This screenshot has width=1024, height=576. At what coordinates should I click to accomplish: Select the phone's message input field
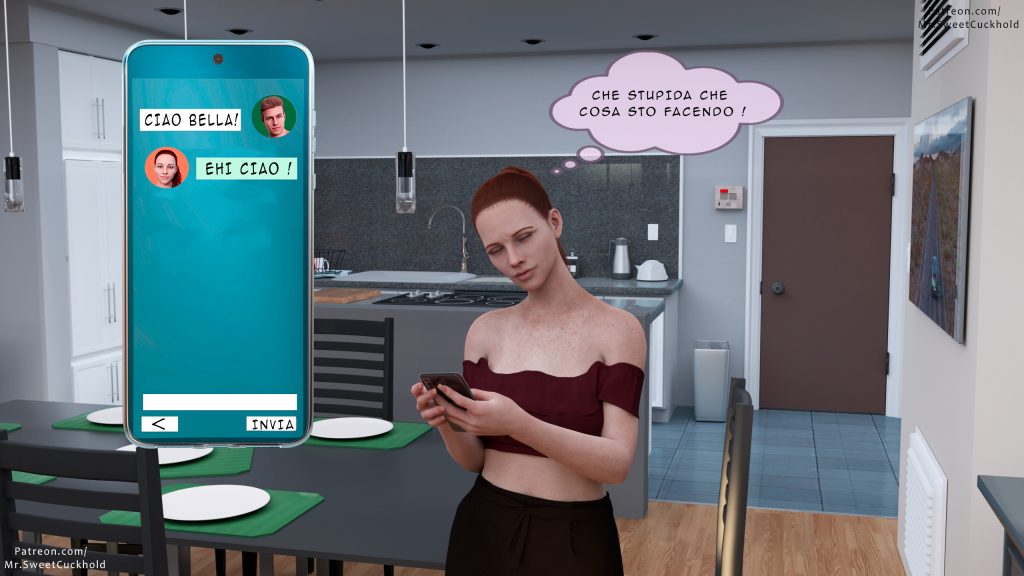(219, 402)
